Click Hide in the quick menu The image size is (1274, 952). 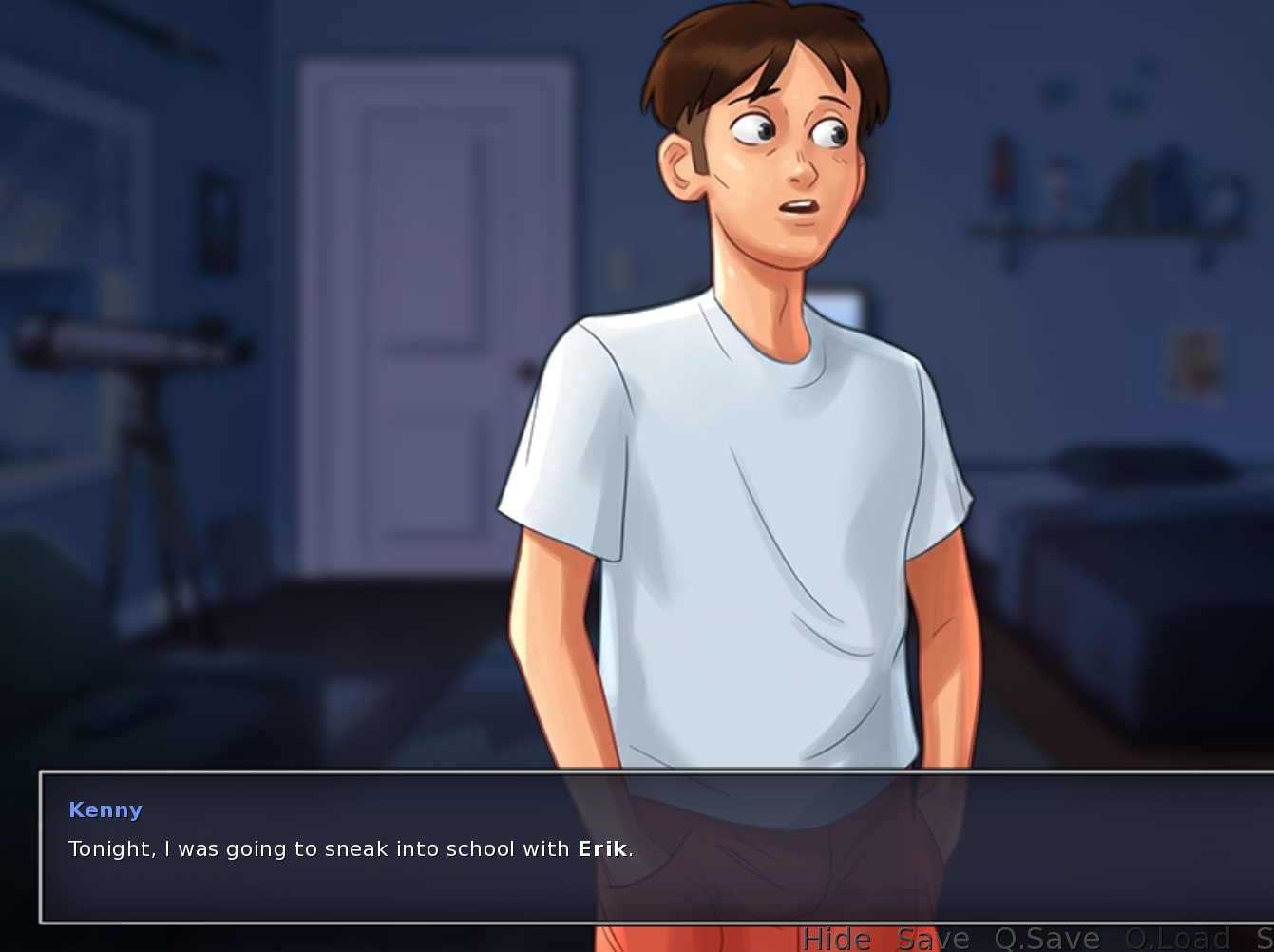pyautogui.click(x=836, y=939)
